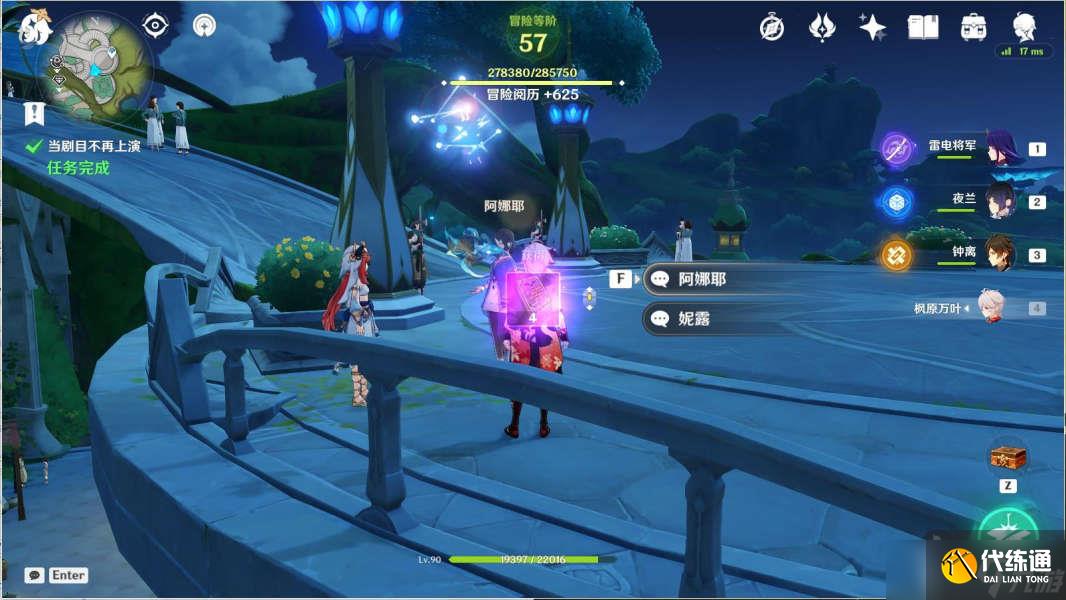Switch to party member 钟离
Image resolution: width=1066 pixels, height=600 pixels.
pyautogui.click(x=1000, y=254)
